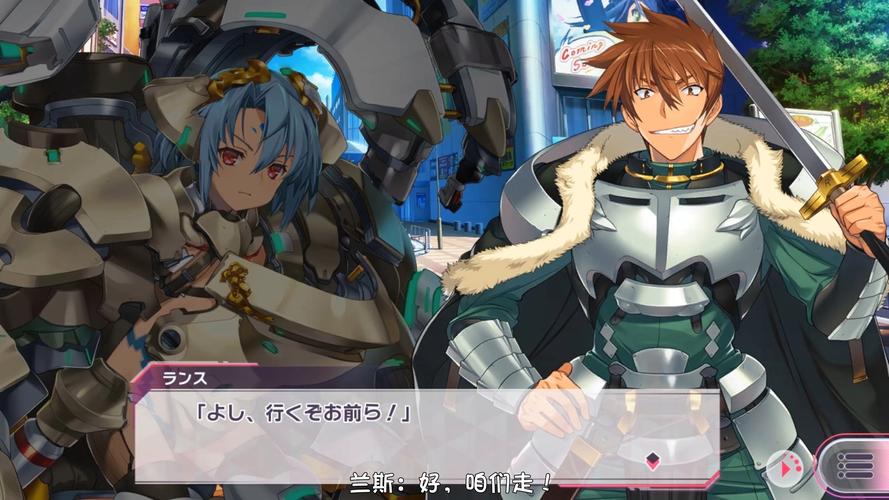Toggle the auto-play triangle button
889x500 pixels.
(x=785, y=467)
